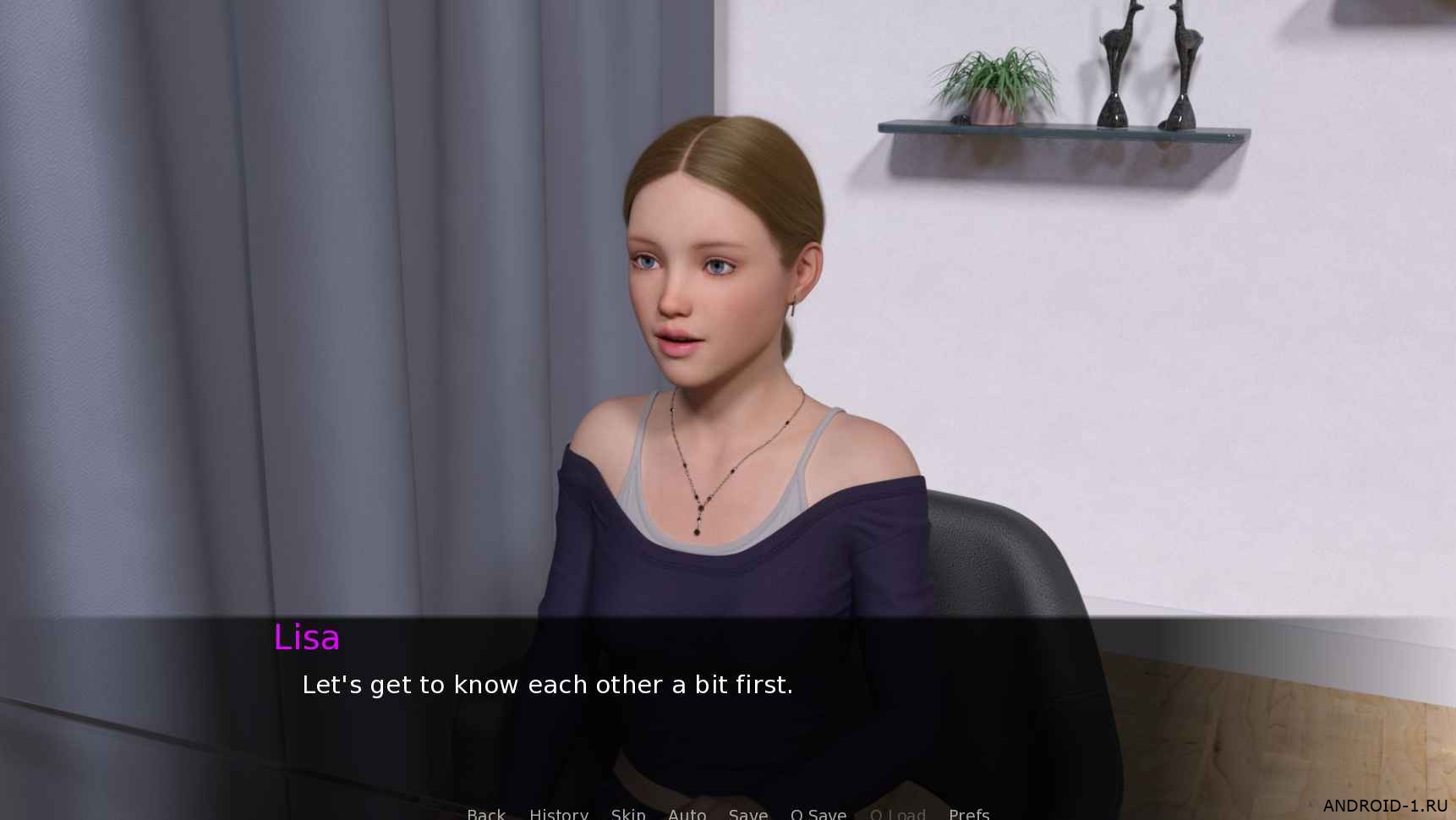Screen dimensions: 1456x820
Task: Open the Prefs settings menu
Action: click(x=969, y=813)
